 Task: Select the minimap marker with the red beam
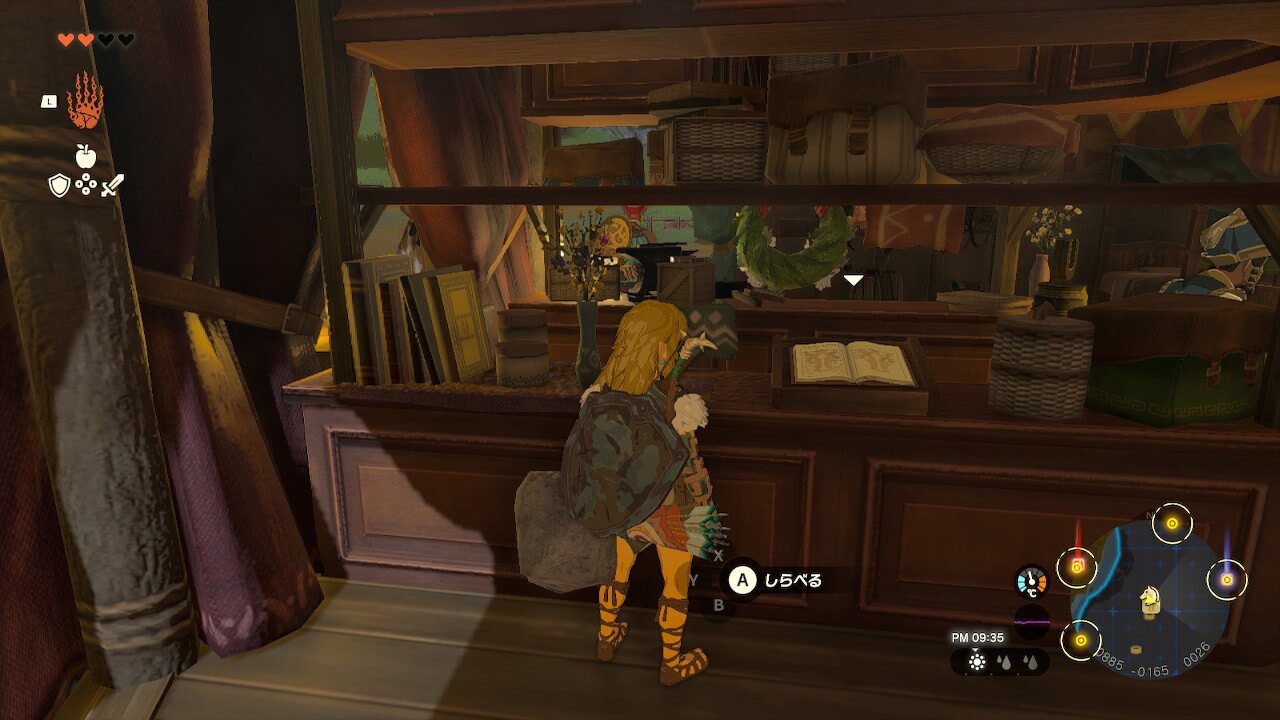1077,567
